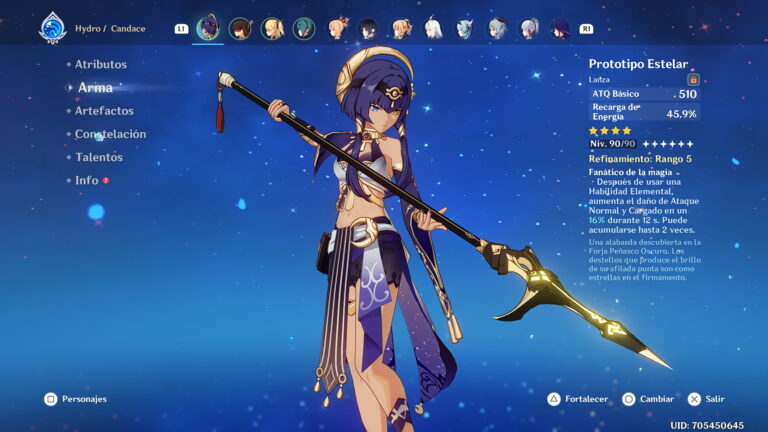View the Info entry with red alert
Viewport: 768px width, 432px height.
(87, 180)
